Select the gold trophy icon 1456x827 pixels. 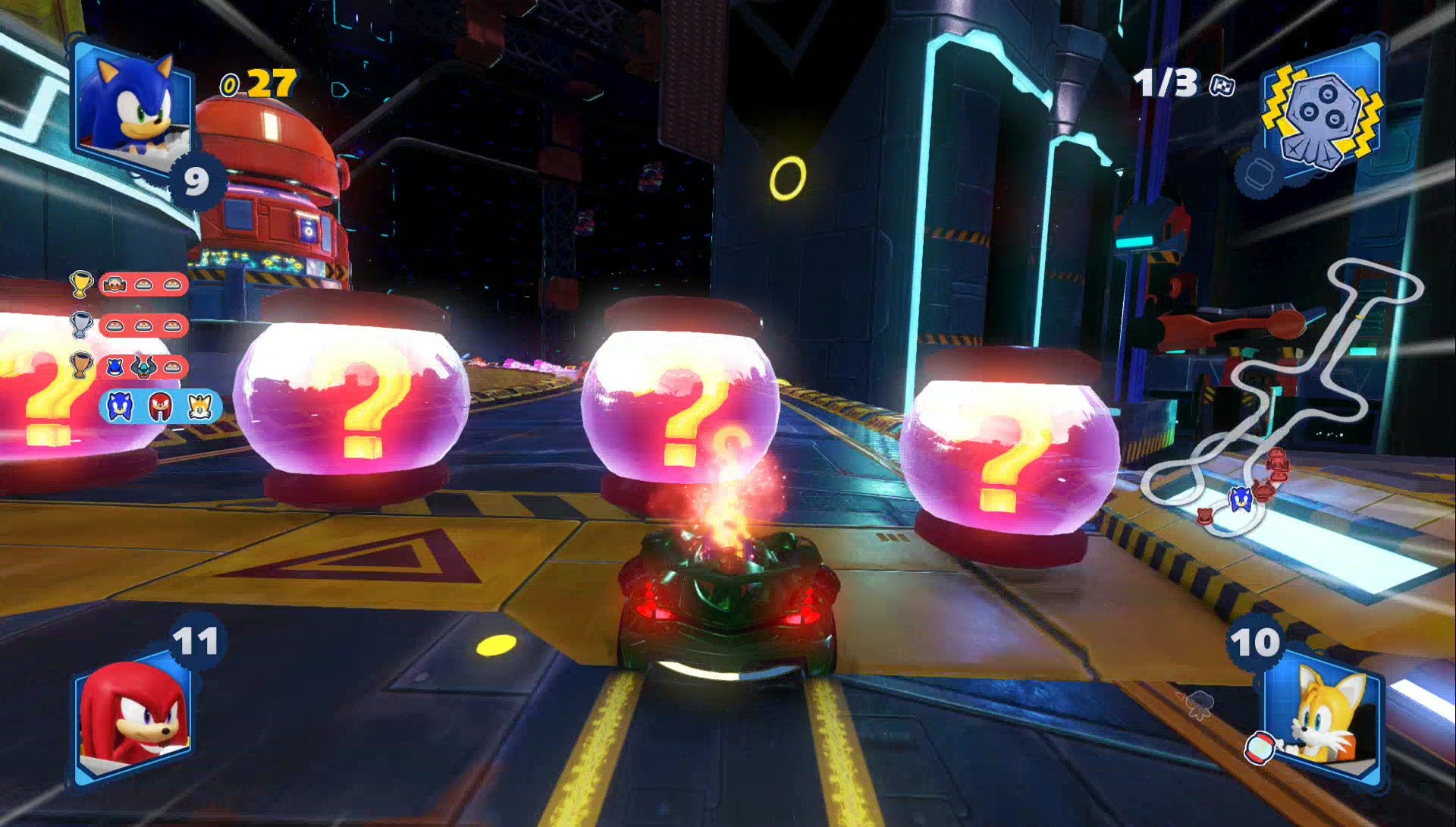click(x=80, y=284)
